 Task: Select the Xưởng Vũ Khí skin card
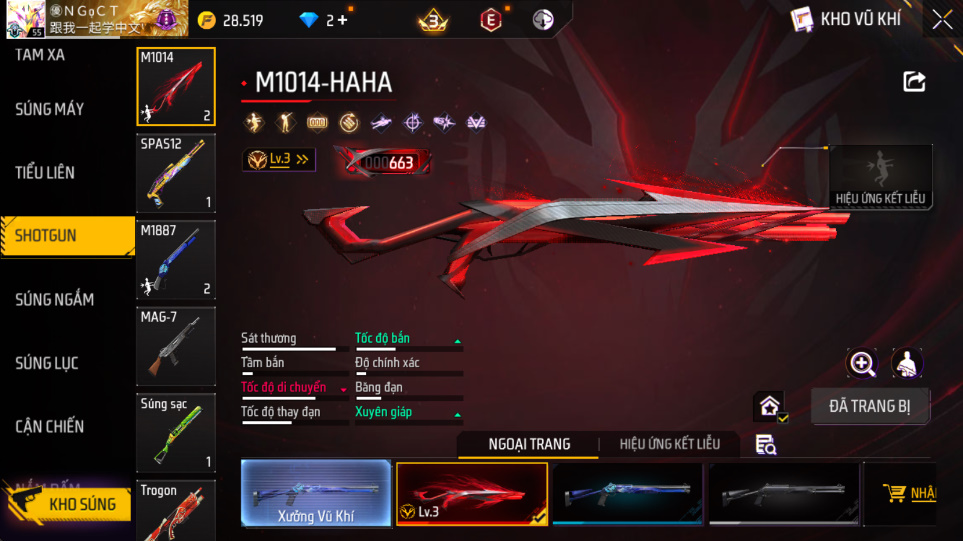316,493
